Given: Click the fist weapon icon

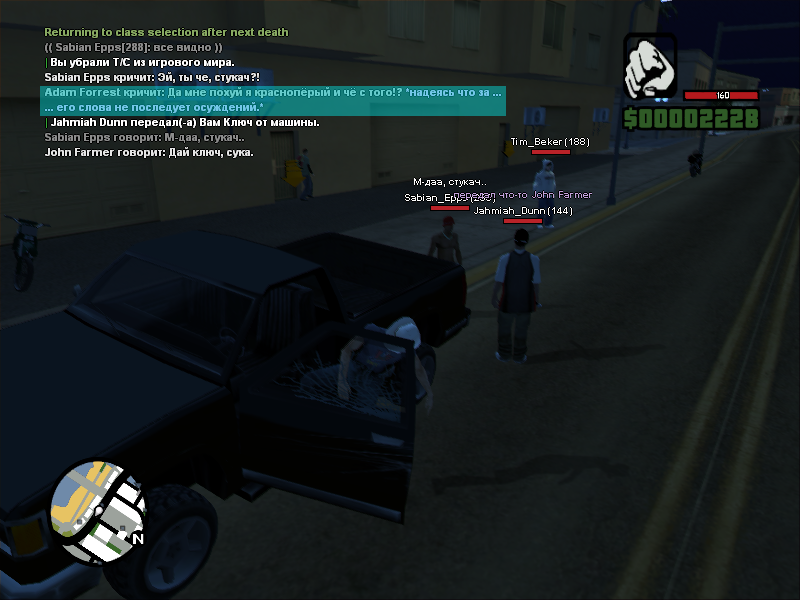Looking at the screenshot, I should coord(650,69).
